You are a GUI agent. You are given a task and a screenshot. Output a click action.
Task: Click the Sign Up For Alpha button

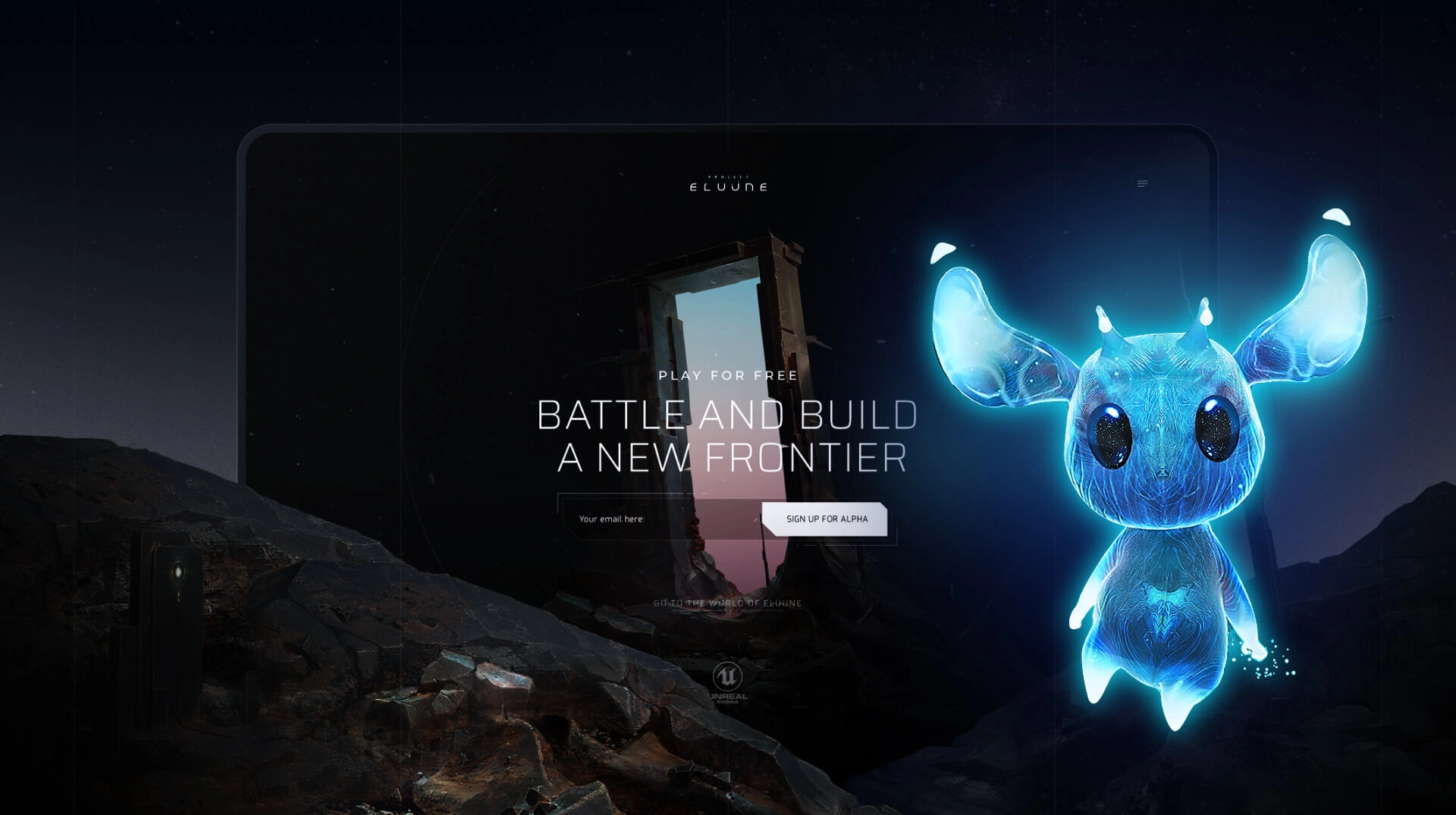point(826,519)
